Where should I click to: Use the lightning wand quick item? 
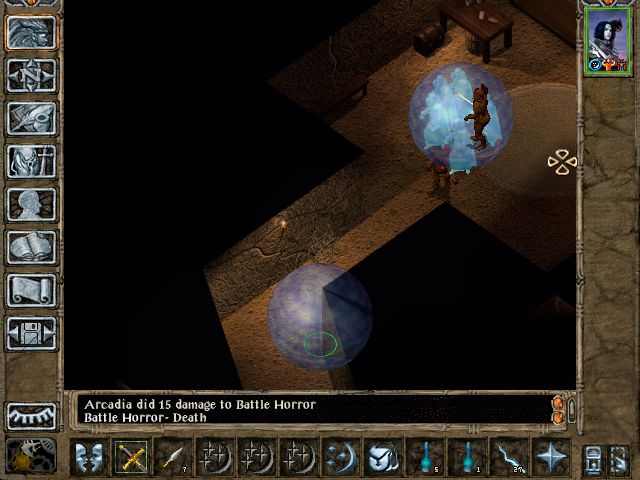[509, 458]
